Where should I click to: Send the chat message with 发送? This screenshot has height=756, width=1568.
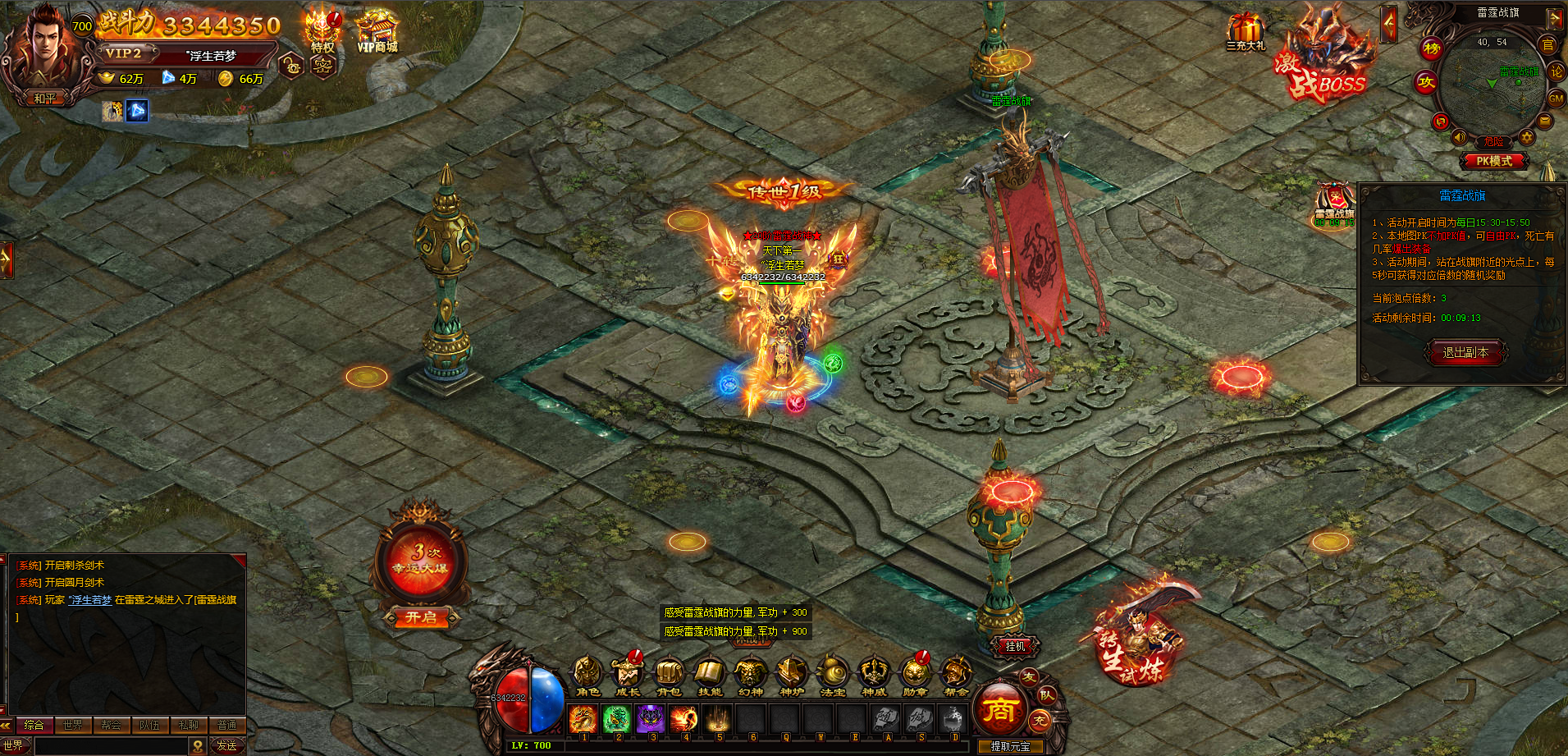point(226,745)
